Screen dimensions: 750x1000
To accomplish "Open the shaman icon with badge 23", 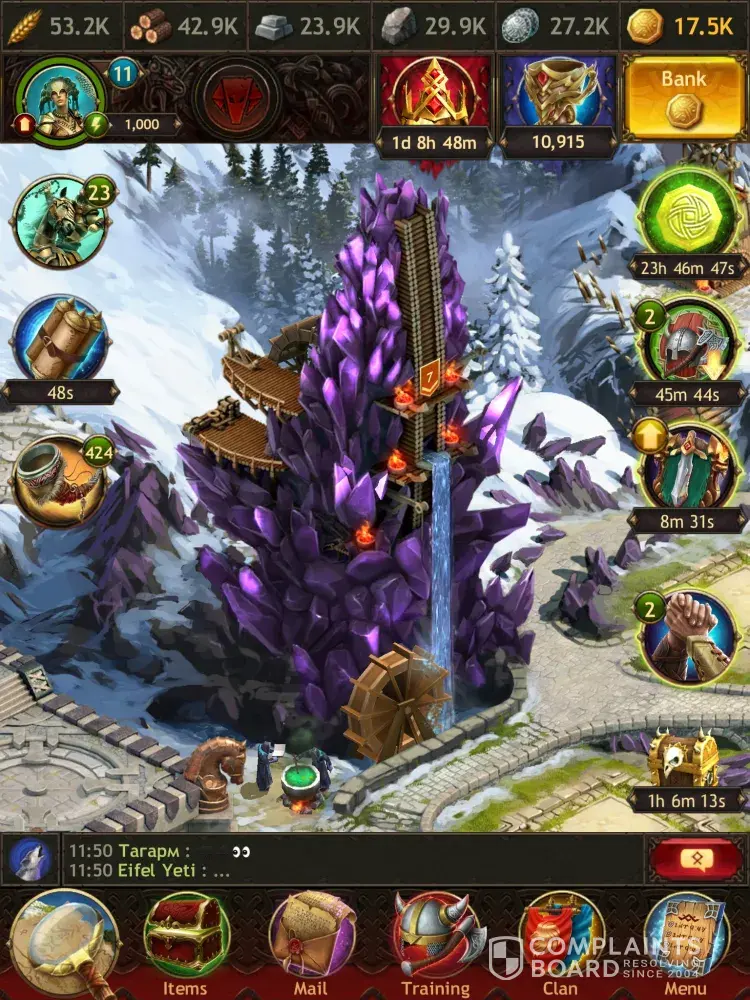I will click(58, 222).
